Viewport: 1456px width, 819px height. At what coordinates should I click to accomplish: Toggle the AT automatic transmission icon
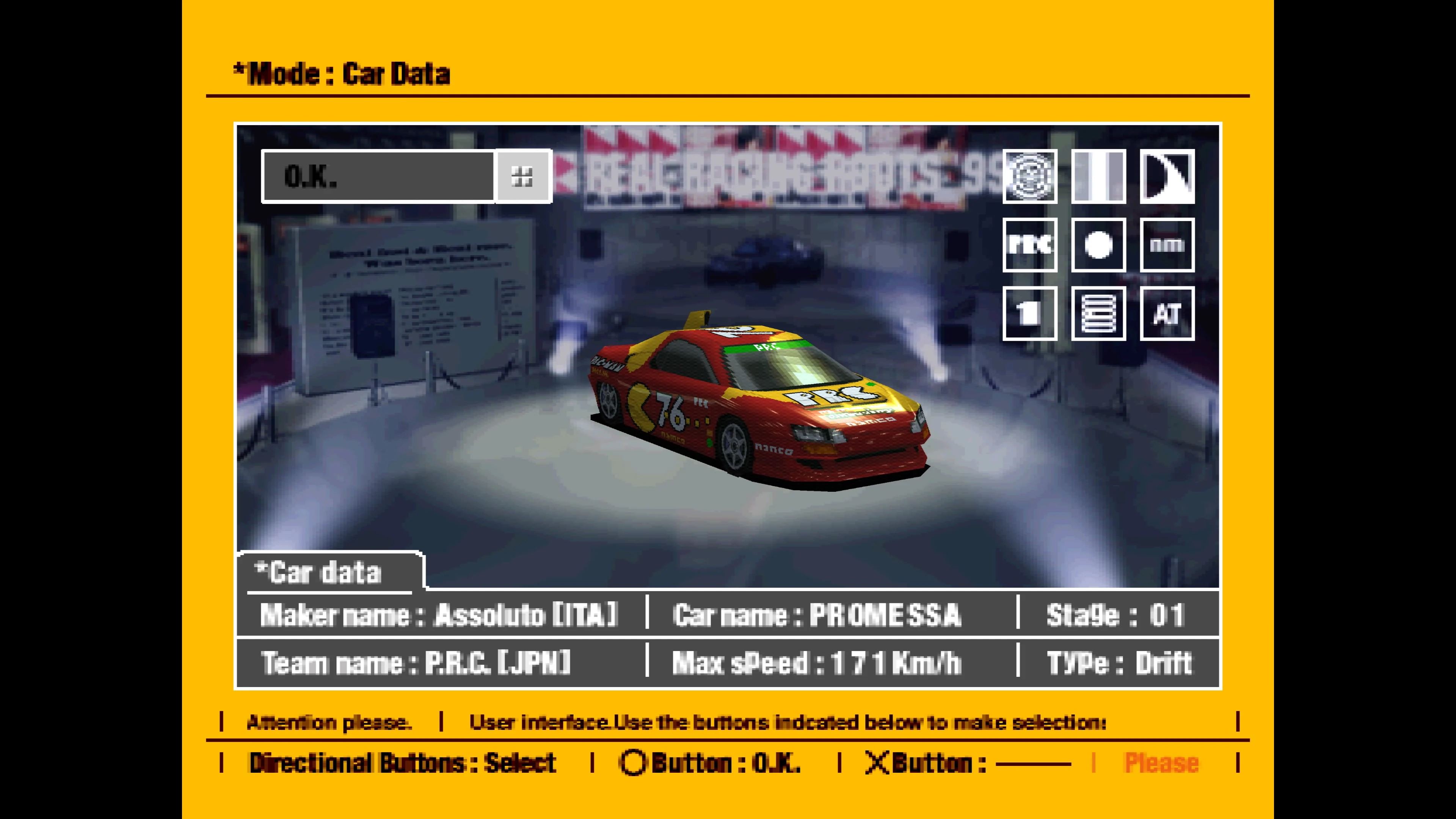[1167, 314]
